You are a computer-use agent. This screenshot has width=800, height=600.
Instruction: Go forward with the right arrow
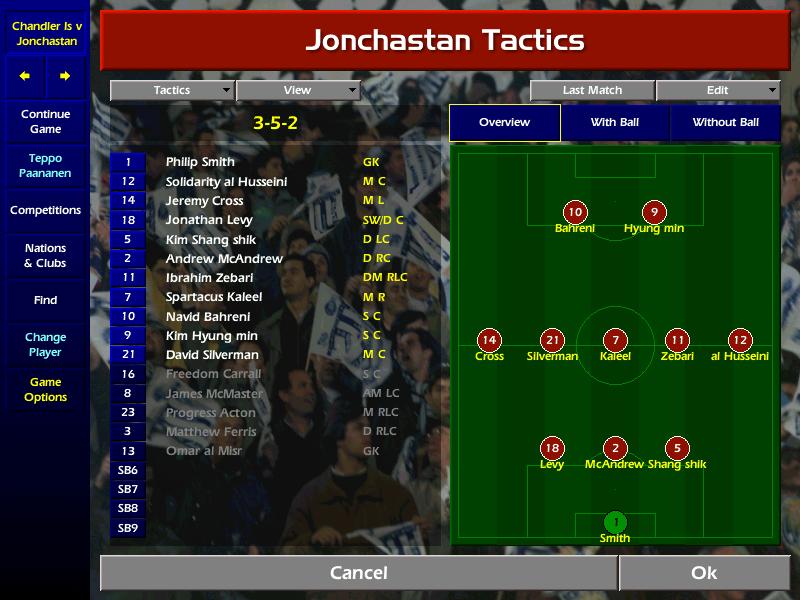tap(65, 76)
